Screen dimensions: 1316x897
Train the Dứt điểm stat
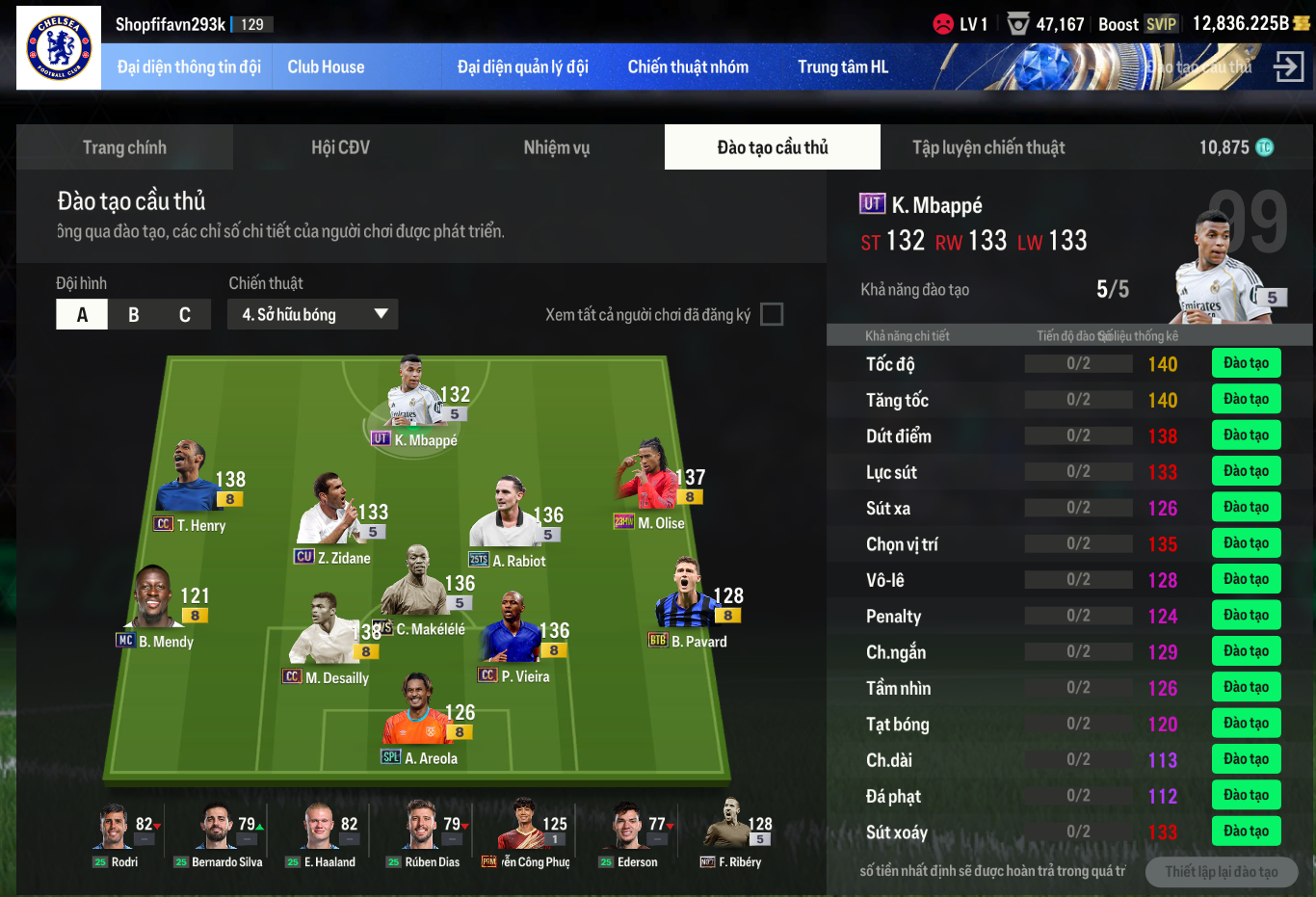1246,435
